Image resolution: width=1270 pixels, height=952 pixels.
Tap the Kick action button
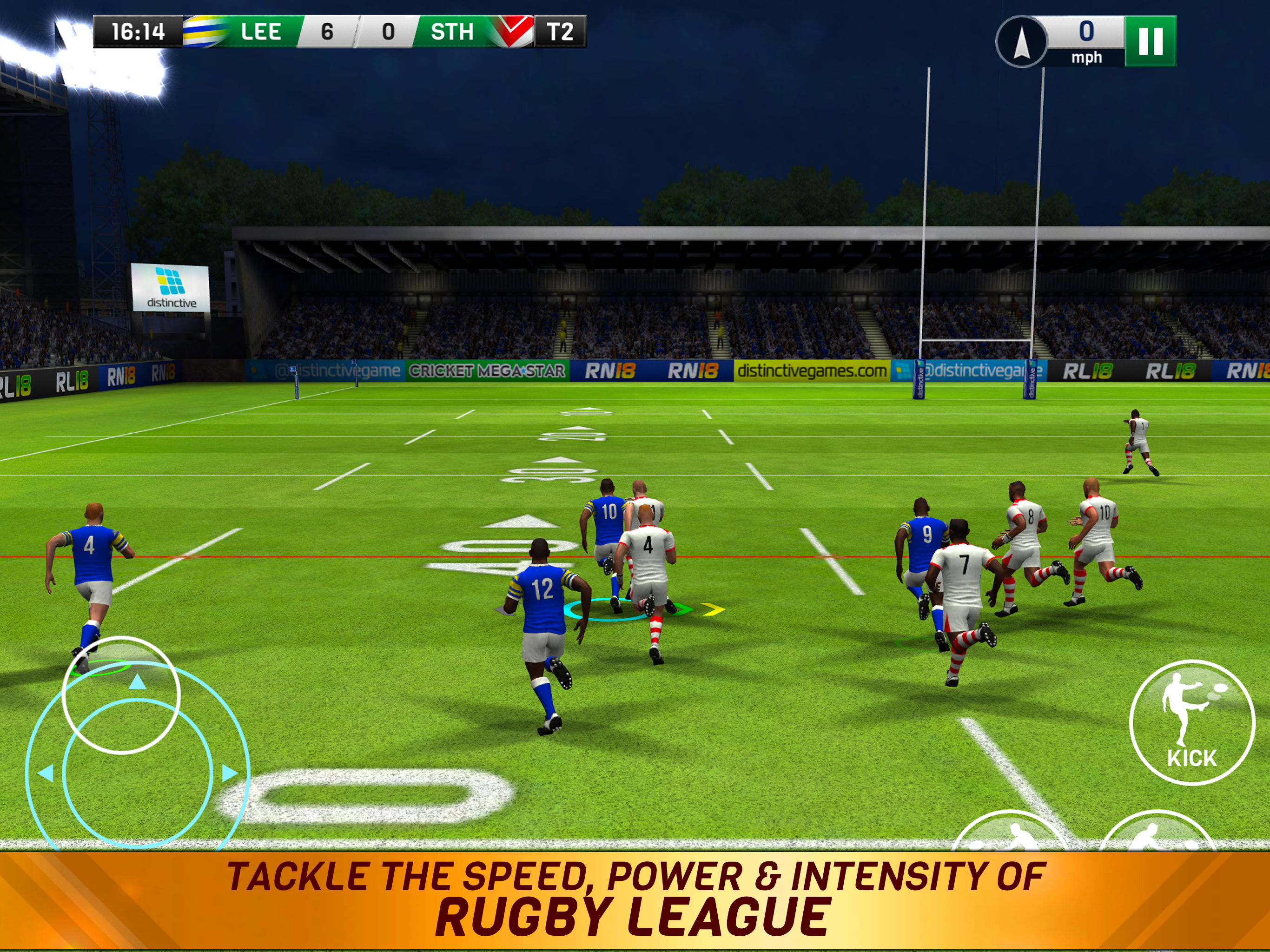[x=1191, y=722]
